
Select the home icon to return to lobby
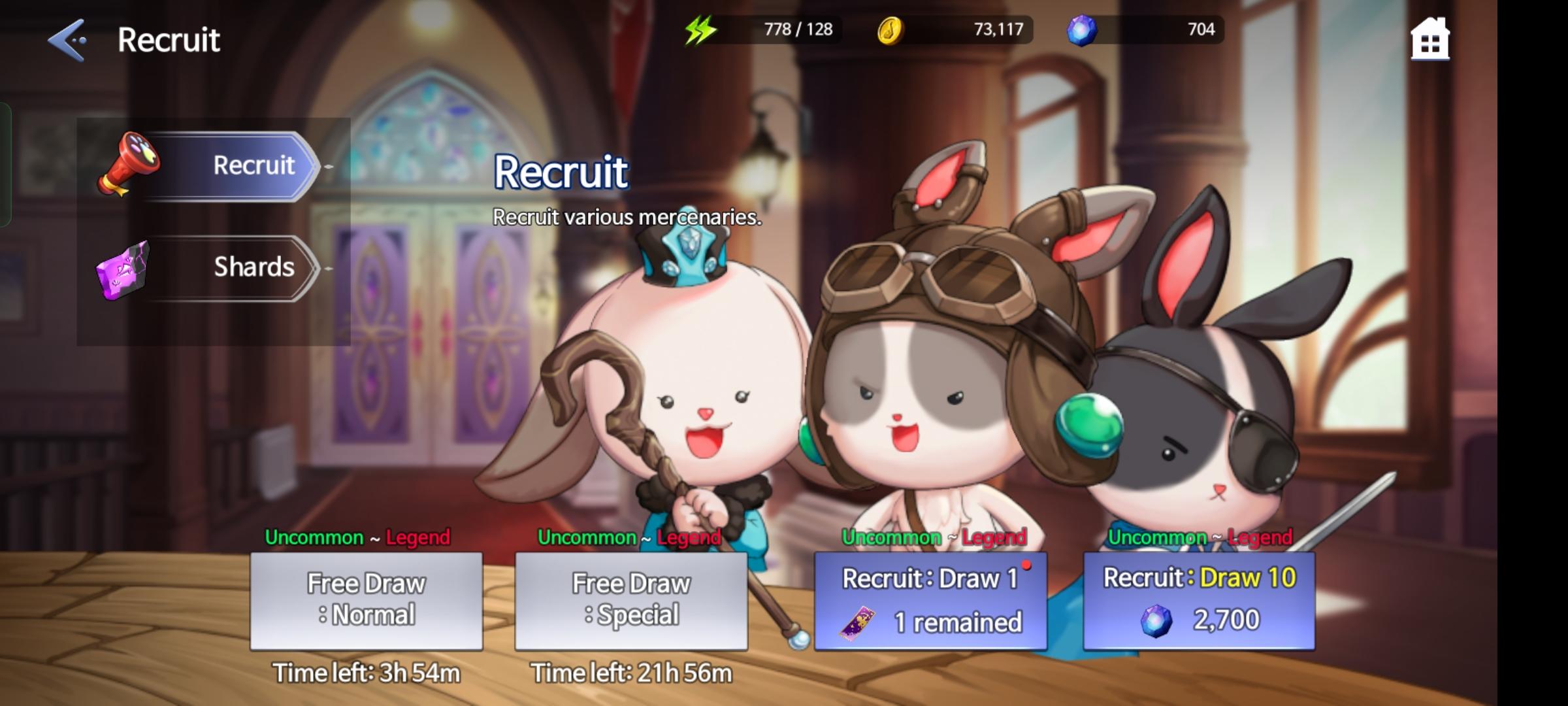[x=1429, y=41]
